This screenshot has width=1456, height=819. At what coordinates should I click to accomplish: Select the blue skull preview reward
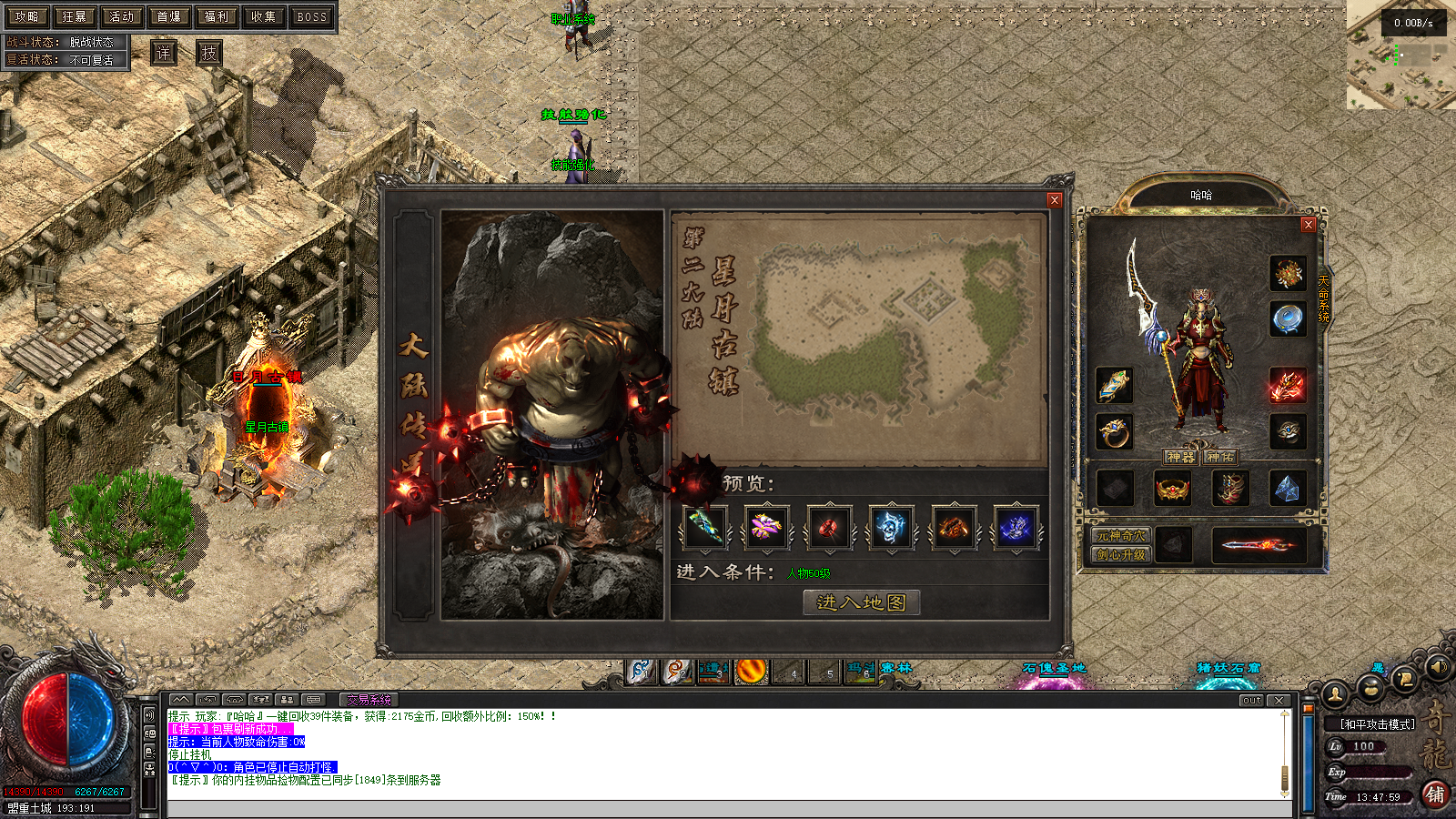(890, 528)
